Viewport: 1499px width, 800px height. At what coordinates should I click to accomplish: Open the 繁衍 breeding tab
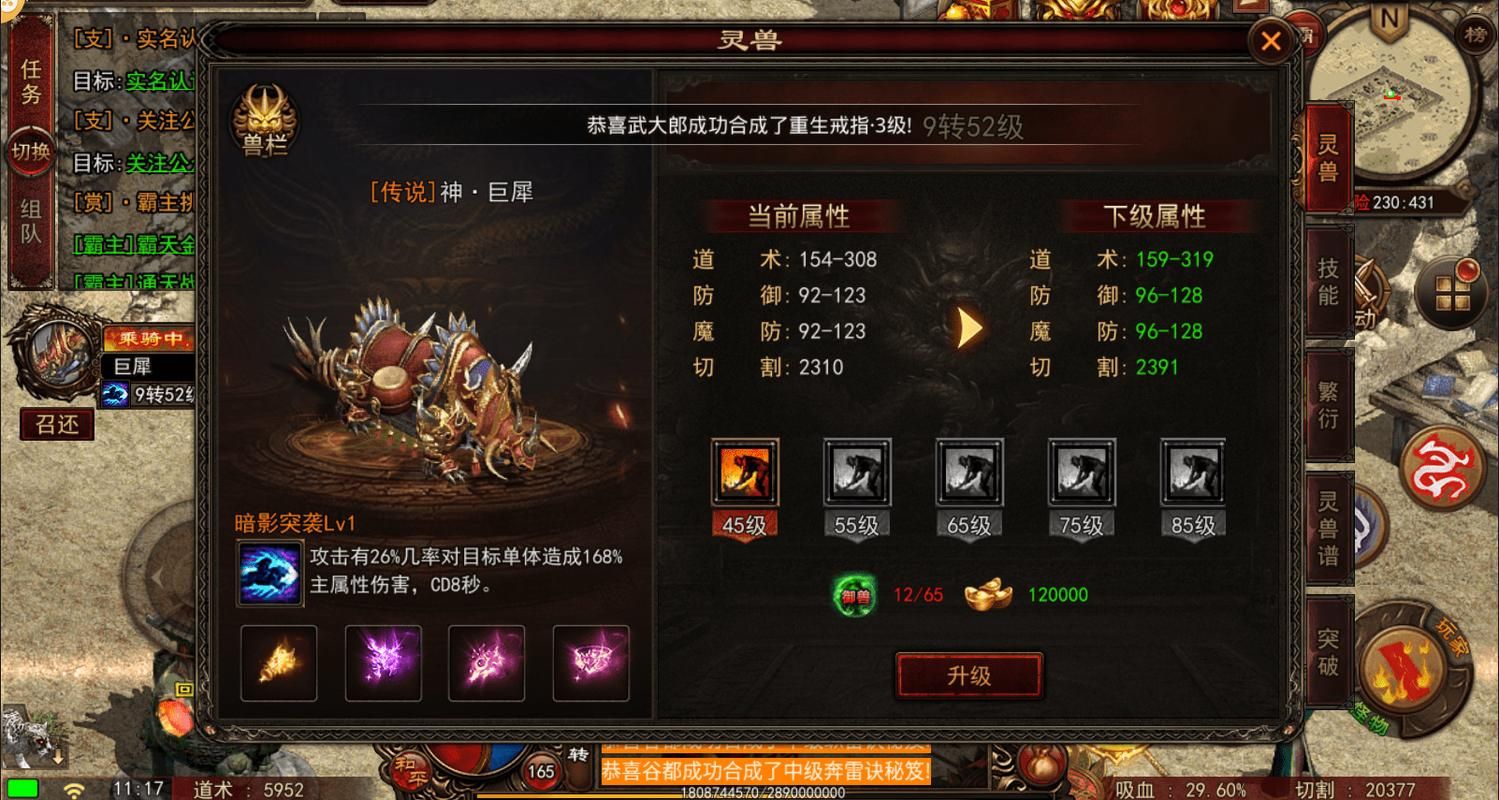tap(1327, 403)
